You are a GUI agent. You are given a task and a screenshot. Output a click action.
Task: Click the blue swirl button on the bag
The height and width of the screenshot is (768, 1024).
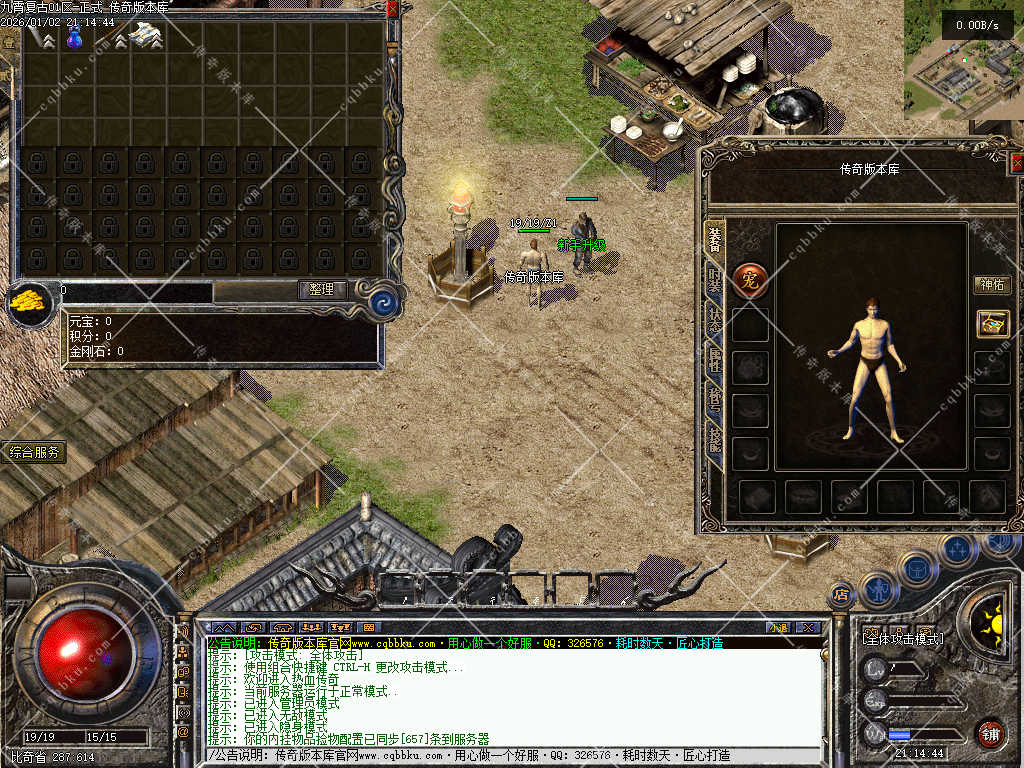[382, 302]
